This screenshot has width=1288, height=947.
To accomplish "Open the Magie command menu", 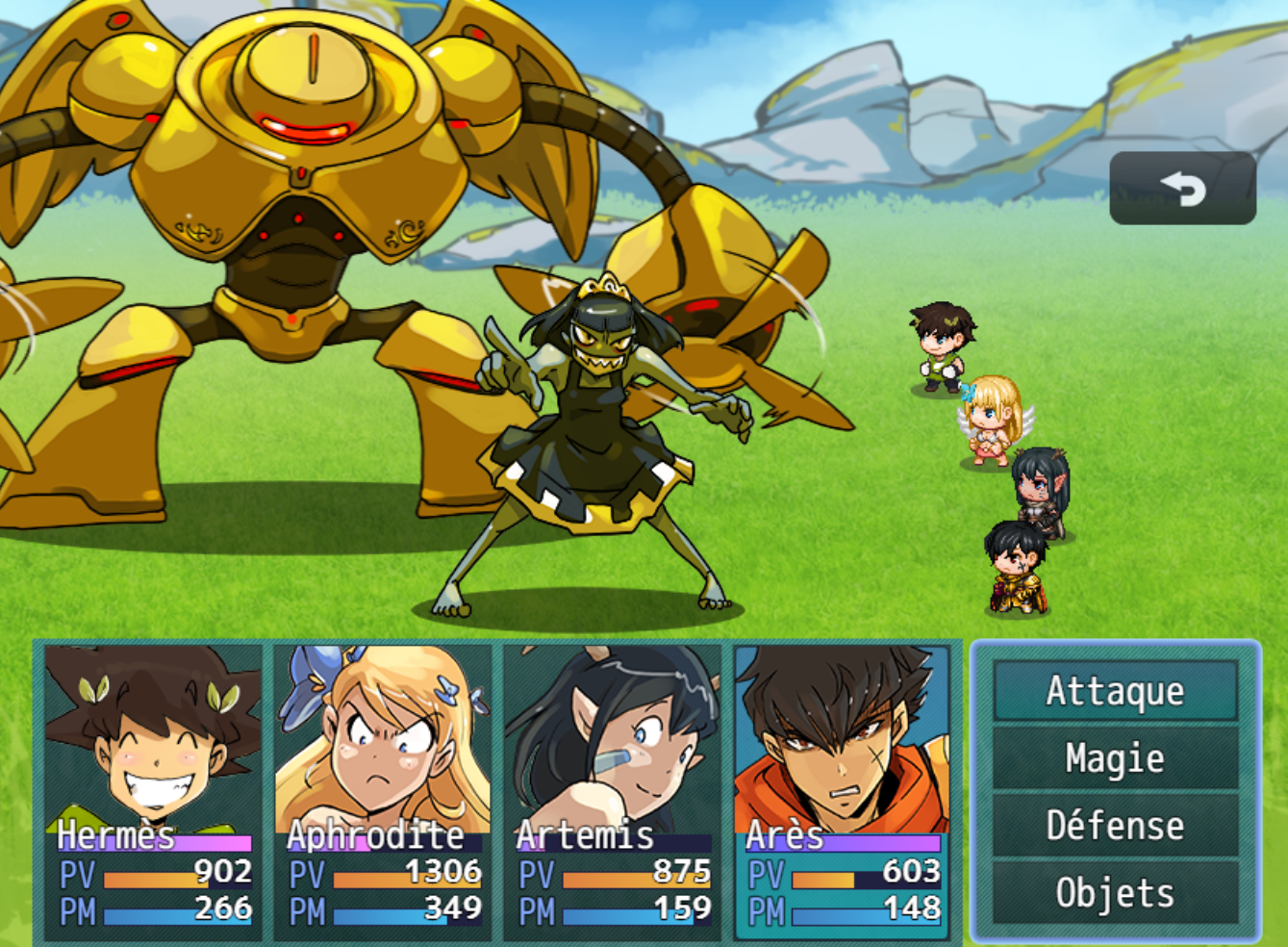I will [1115, 758].
